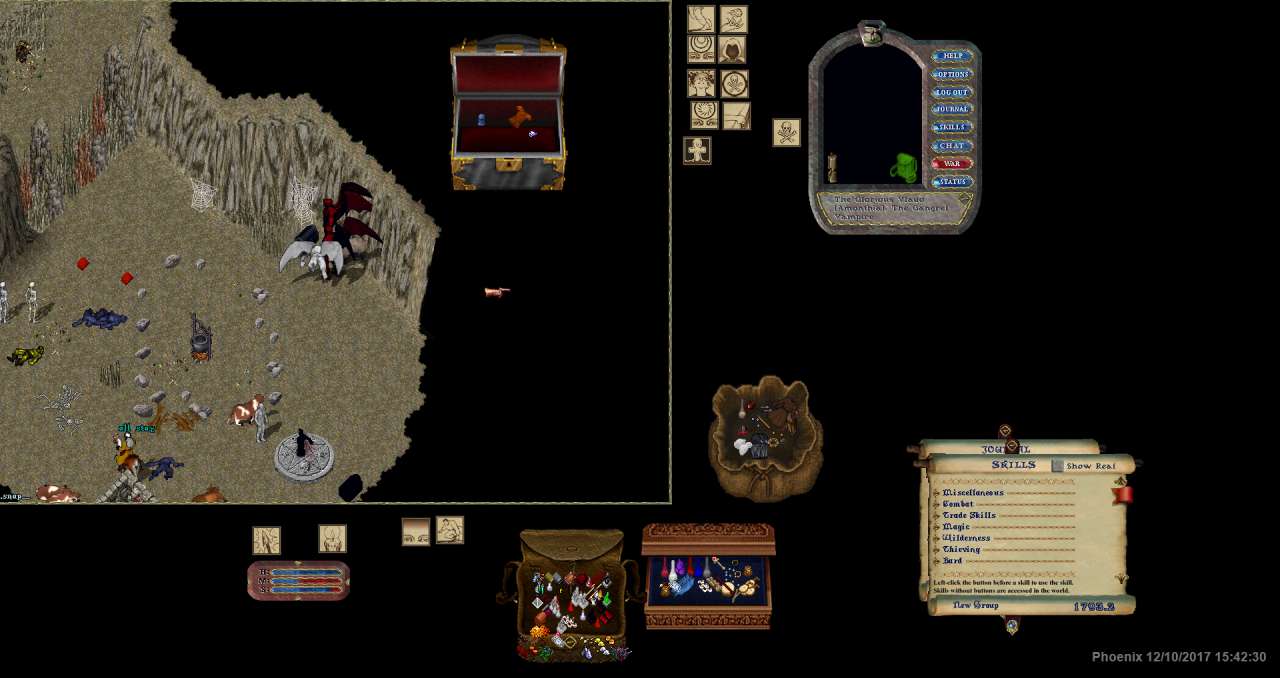1280x678 pixels.
Task: Select the orange item in the open chest
Action: (518, 116)
